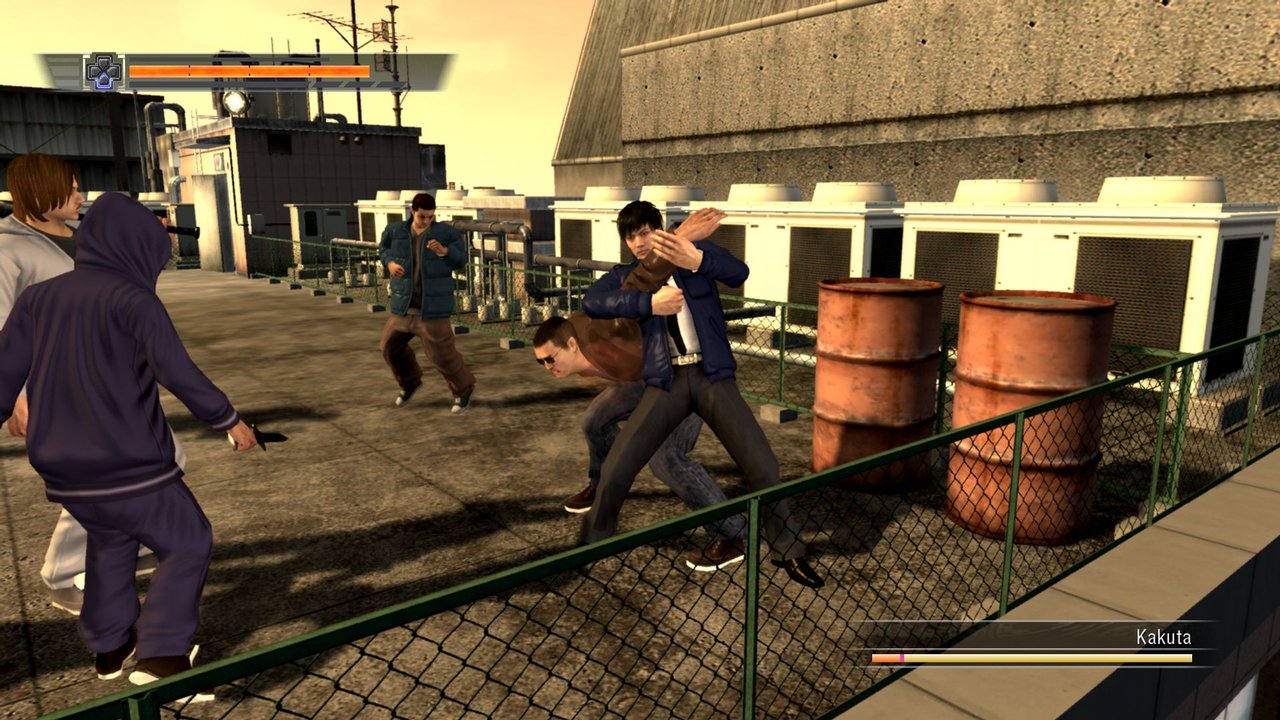This screenshot has height=720, width=1280.
Task: Select the Kakuta name label
Action: [1165, 635]
